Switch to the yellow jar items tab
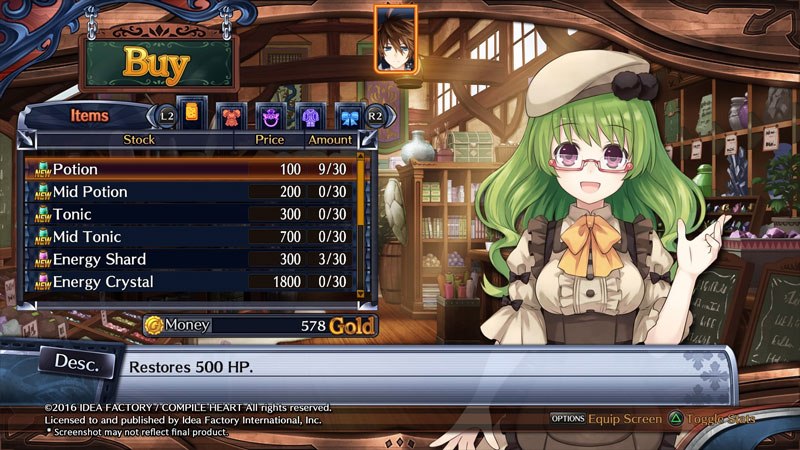800x450 pixels. click(x=192, y=113)
